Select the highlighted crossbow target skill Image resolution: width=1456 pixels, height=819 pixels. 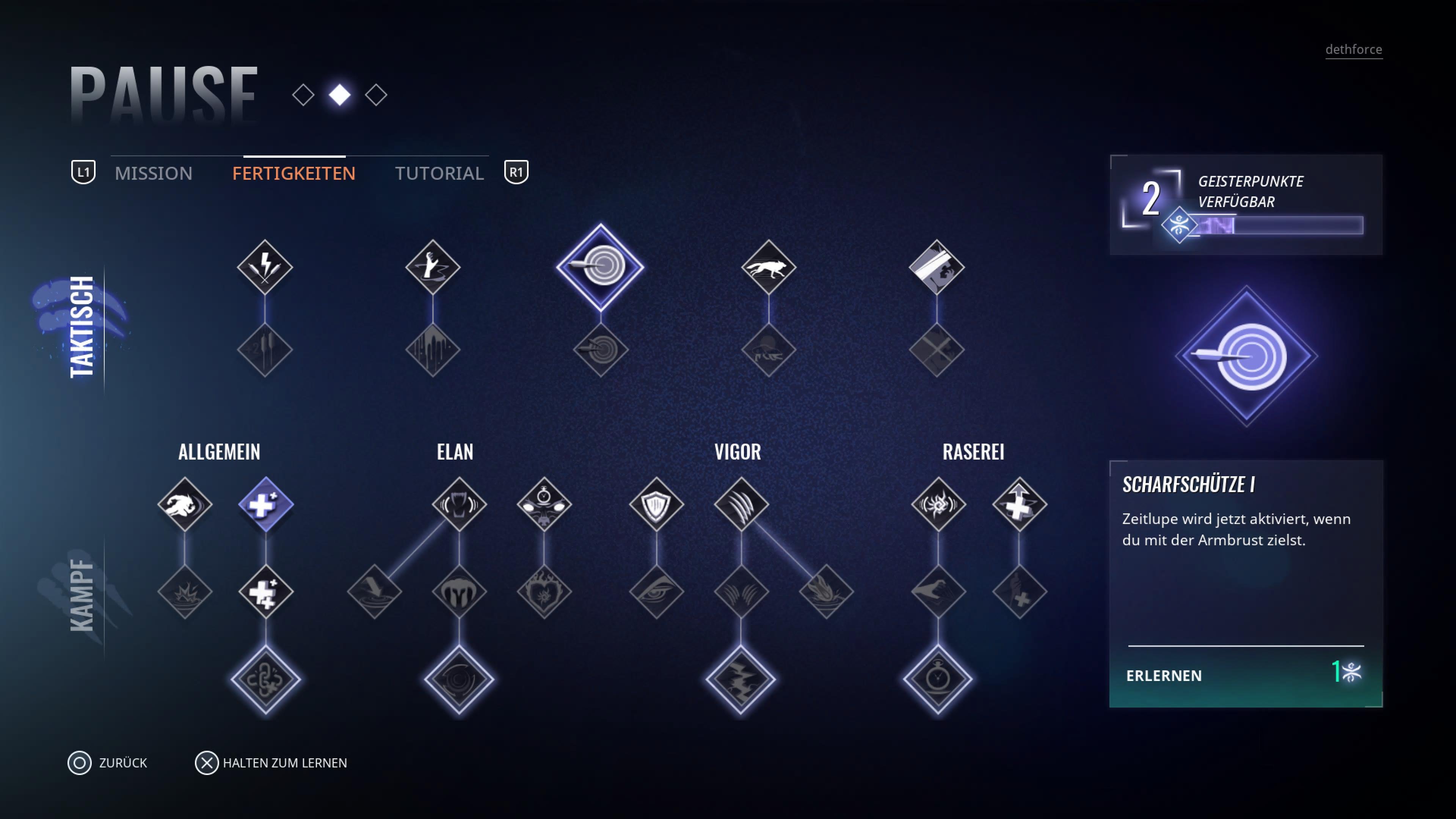tap(600, 266)
